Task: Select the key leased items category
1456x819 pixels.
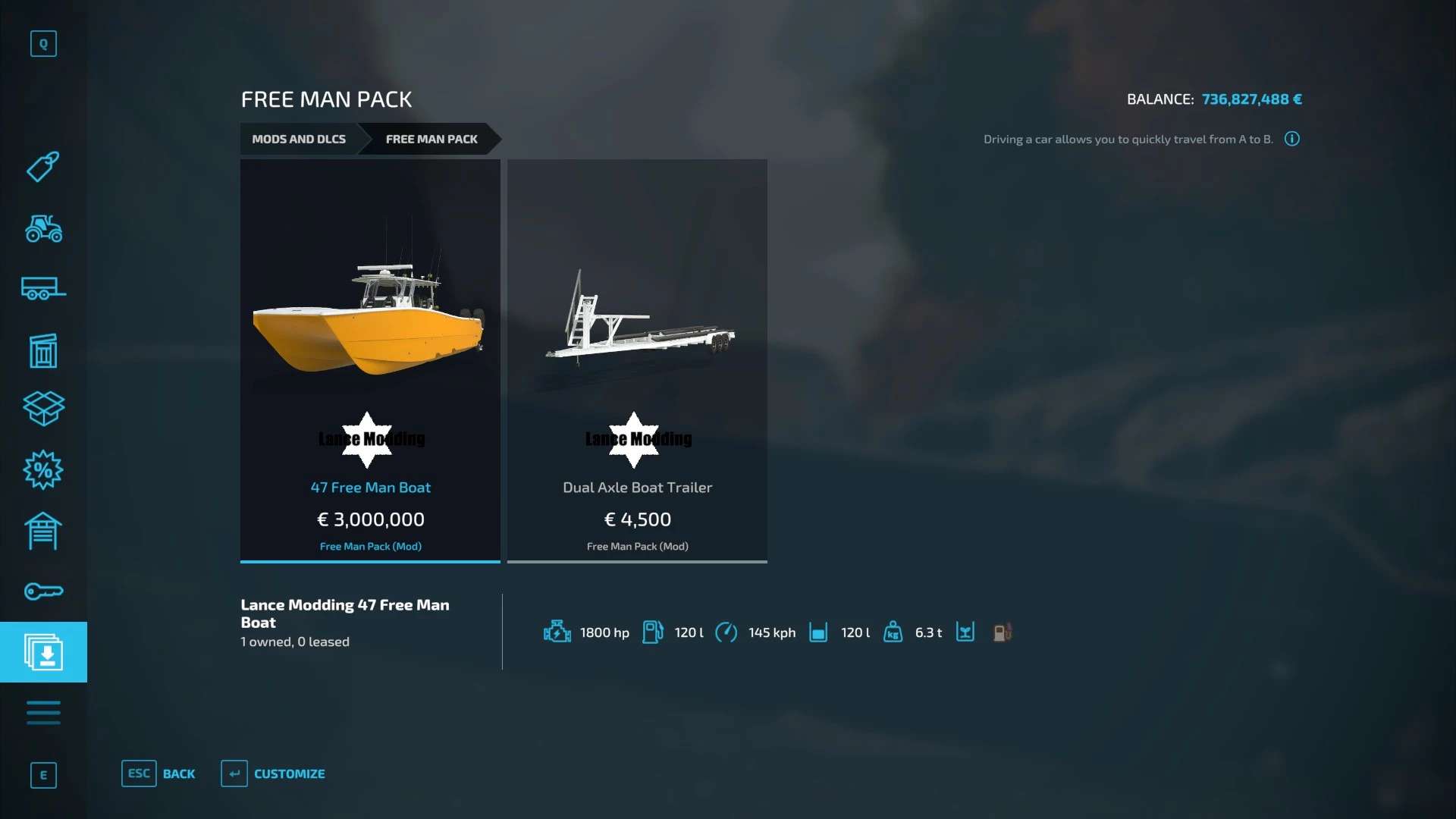Action: [x=43, y=591]
